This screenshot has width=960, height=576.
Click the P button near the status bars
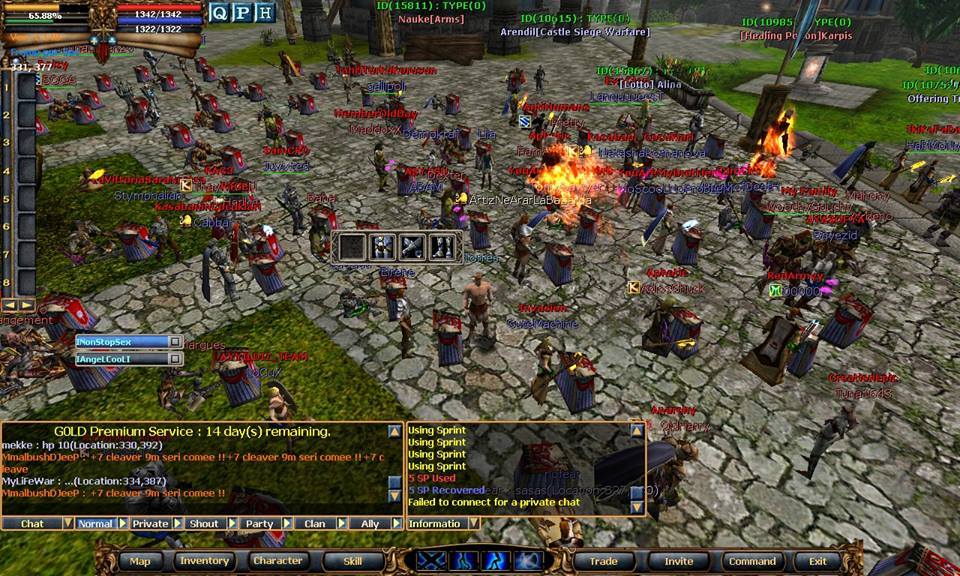(242, 13)
